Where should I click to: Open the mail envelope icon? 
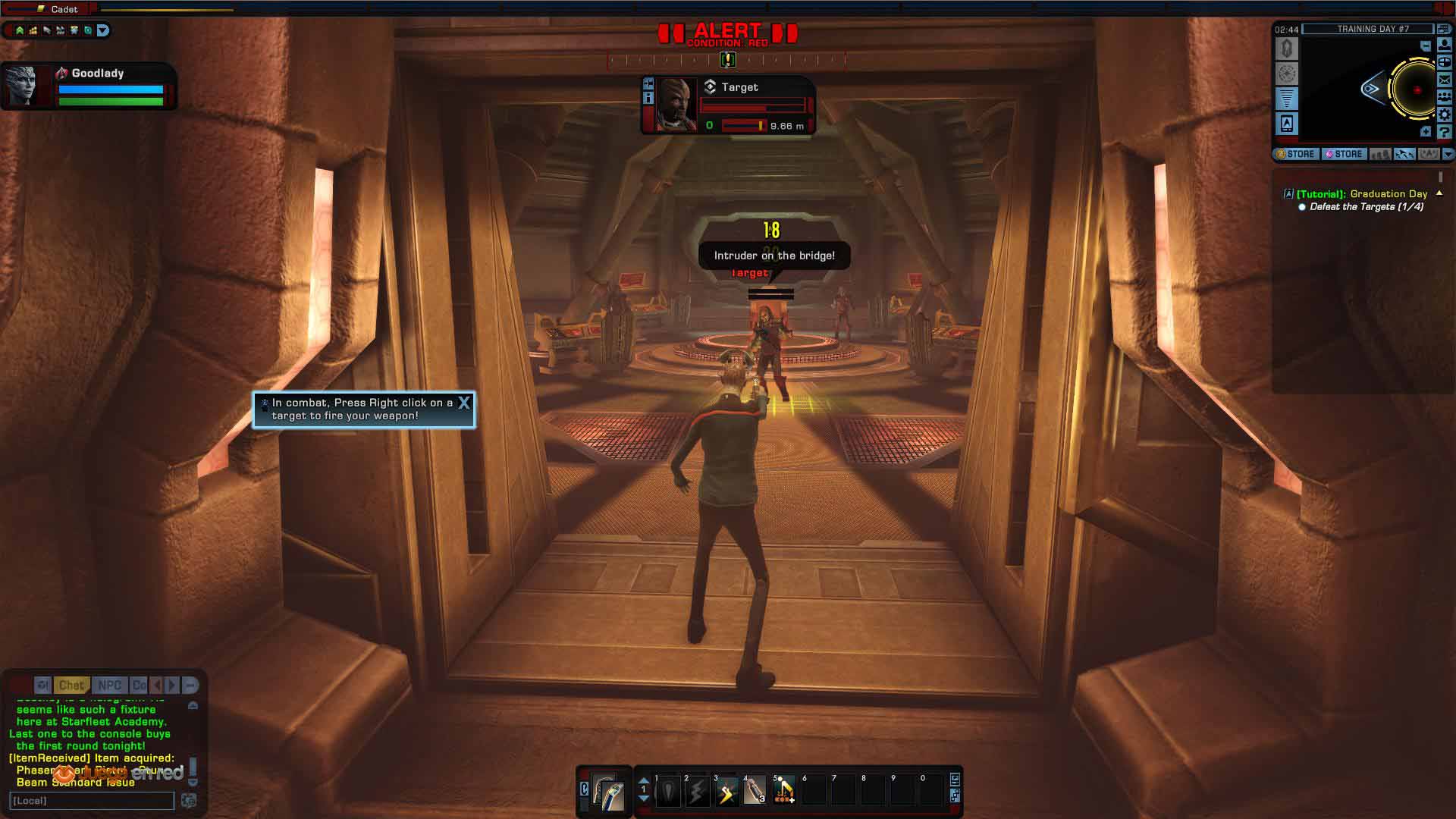pos(1445,80)
